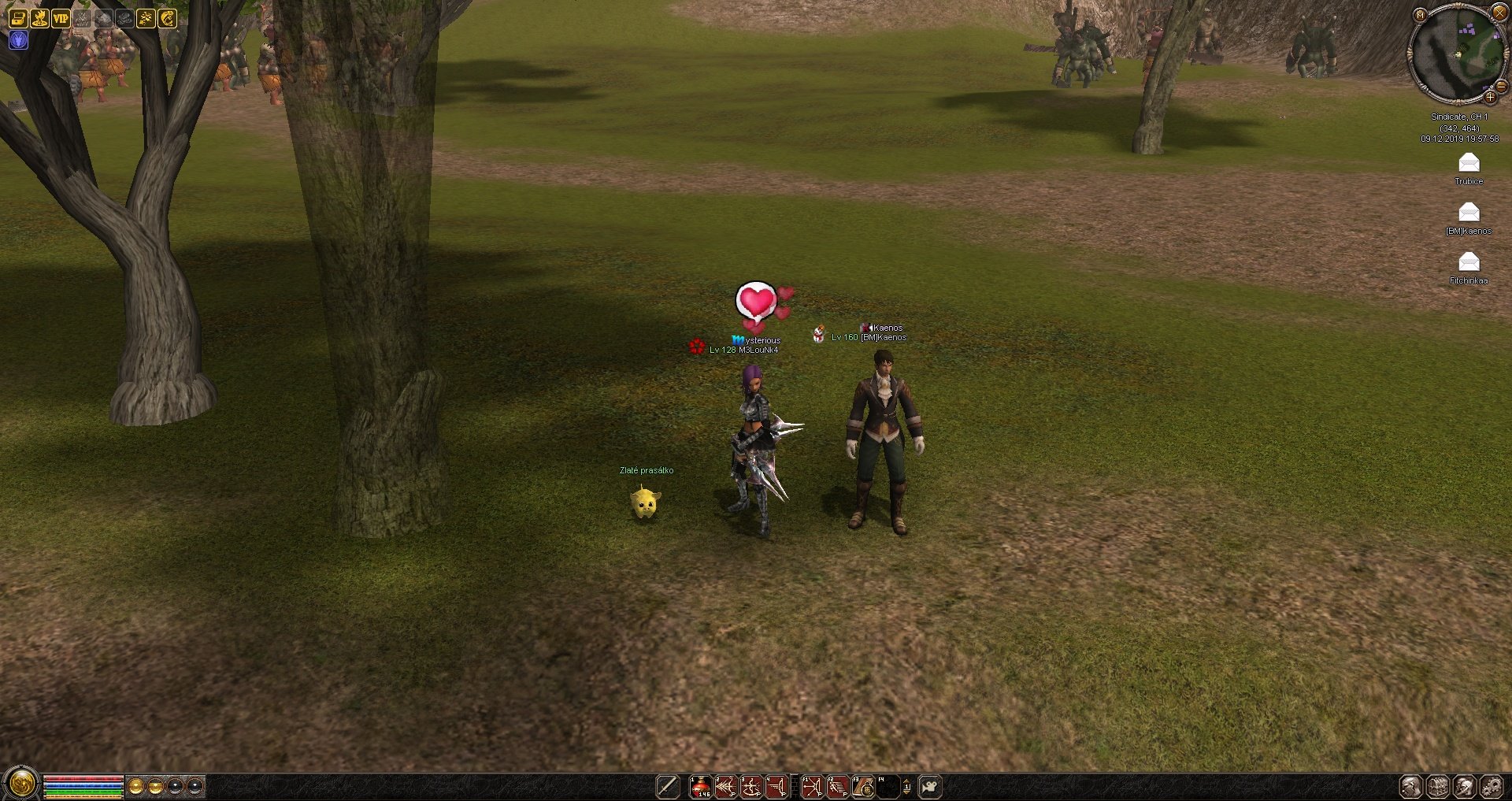Click the blue dragon emblem icon
The height and width of the screenshot is (801, 1512).
pyautogui.click(x=18, y=39)
